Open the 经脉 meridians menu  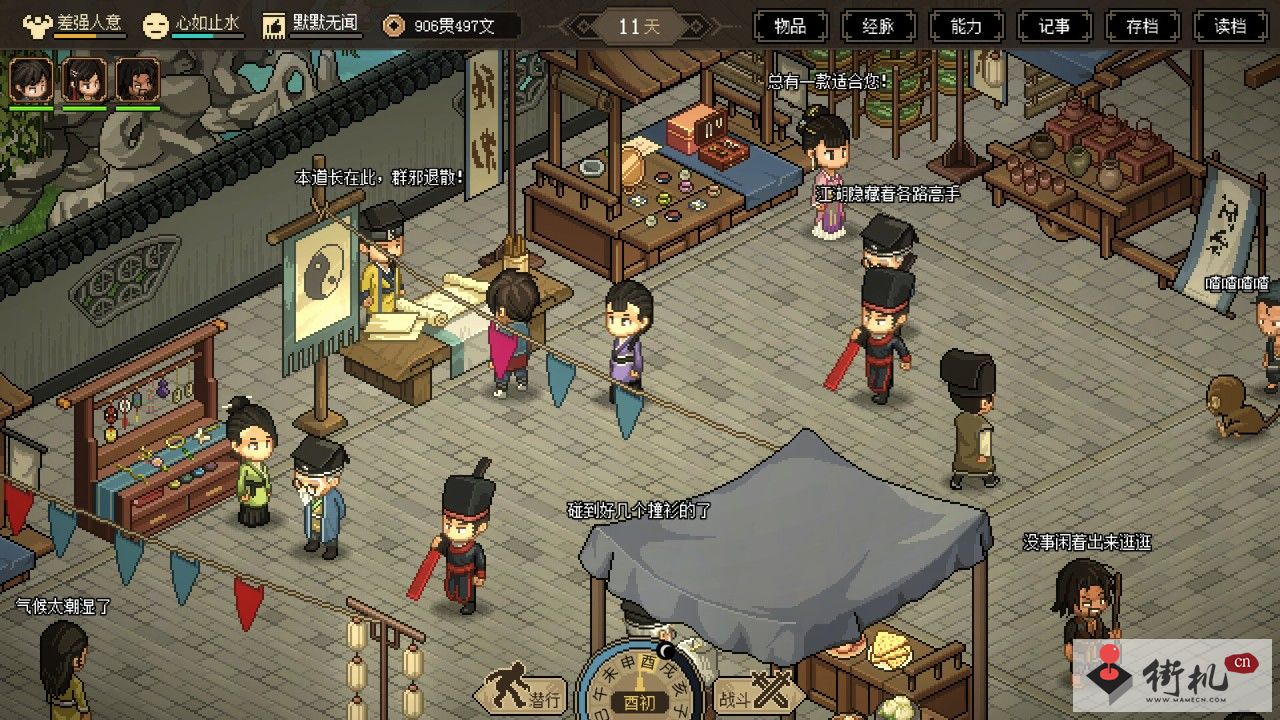tap(878, 26)
